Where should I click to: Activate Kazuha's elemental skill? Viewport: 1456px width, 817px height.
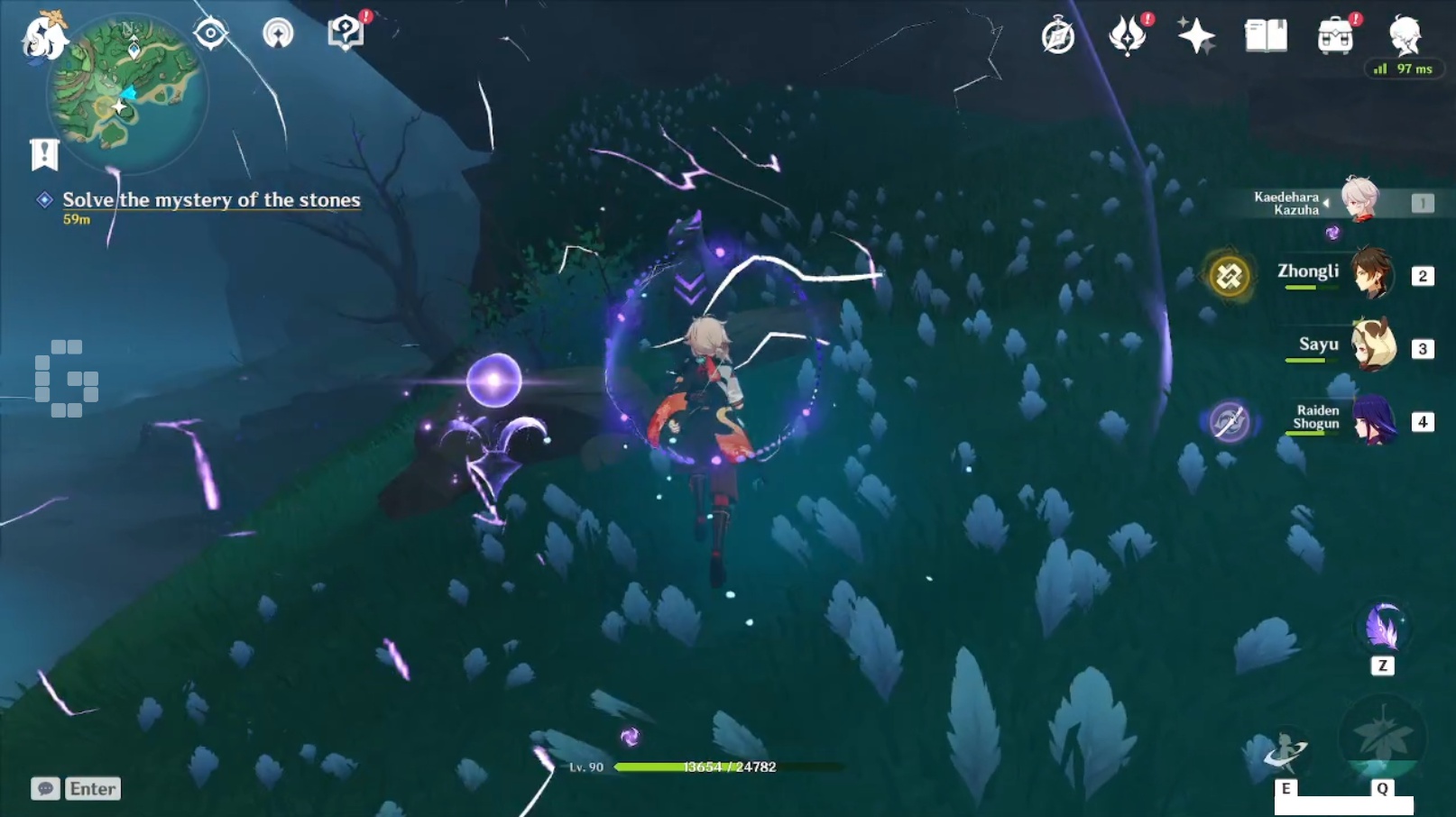[x=1286, y=752]
